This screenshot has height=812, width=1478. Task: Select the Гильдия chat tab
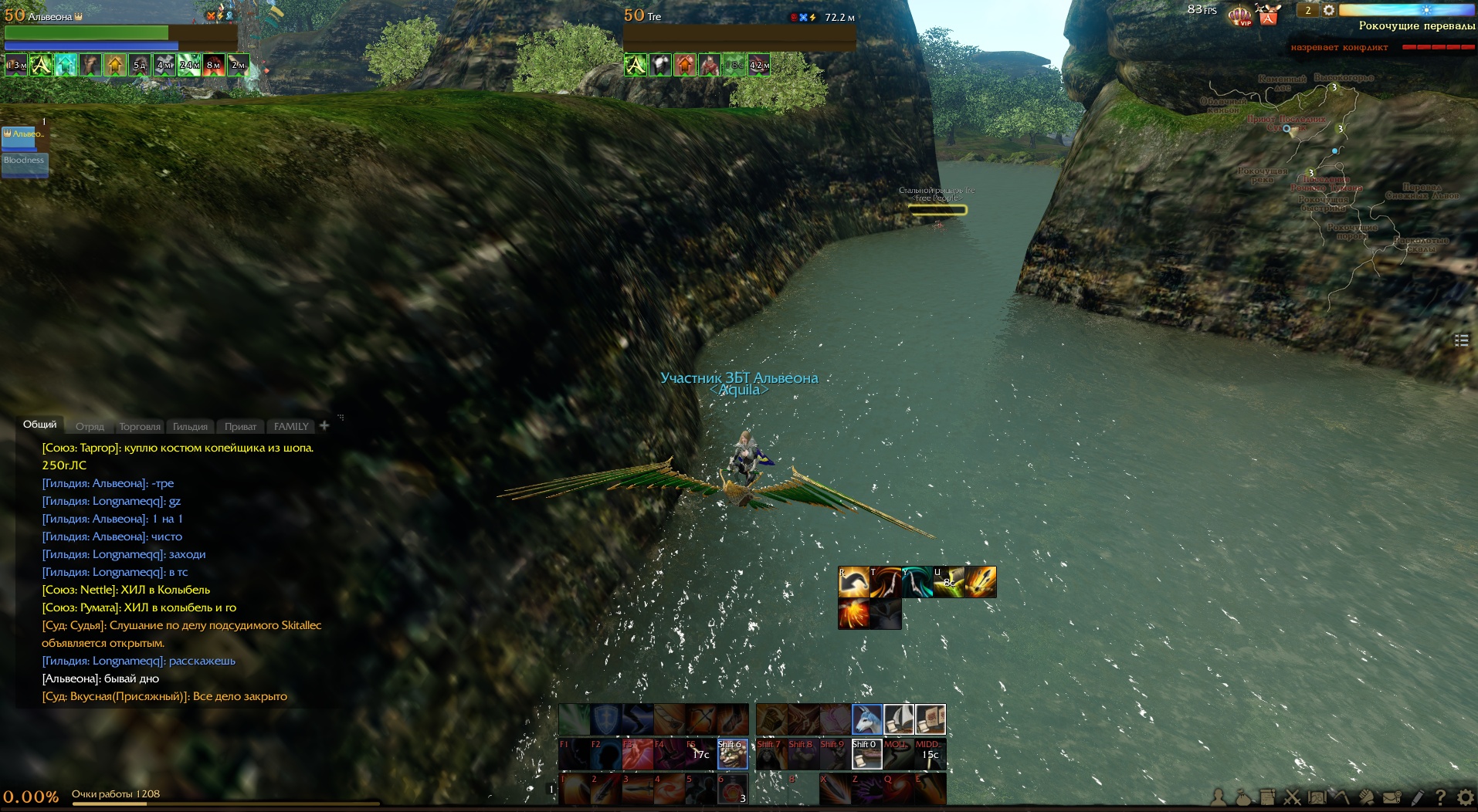(x=190, y=426)
